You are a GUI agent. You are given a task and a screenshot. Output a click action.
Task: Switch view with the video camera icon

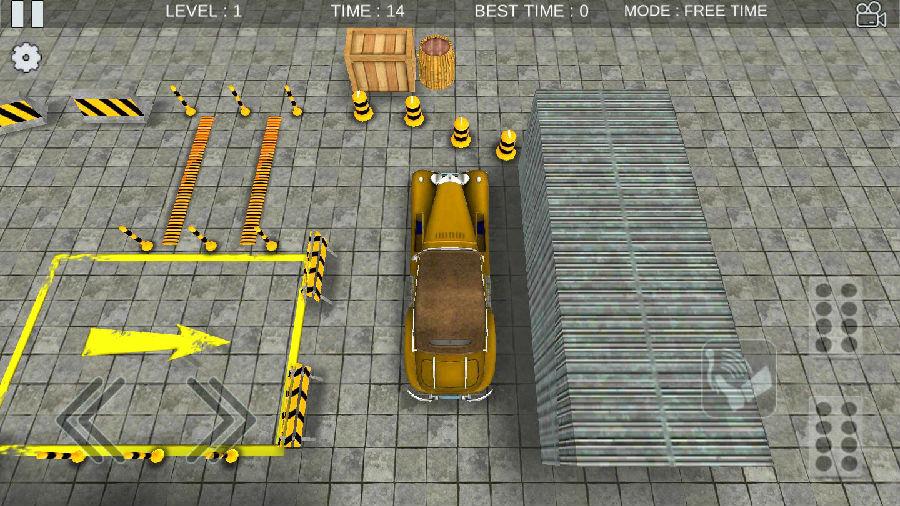coord(871,14)
